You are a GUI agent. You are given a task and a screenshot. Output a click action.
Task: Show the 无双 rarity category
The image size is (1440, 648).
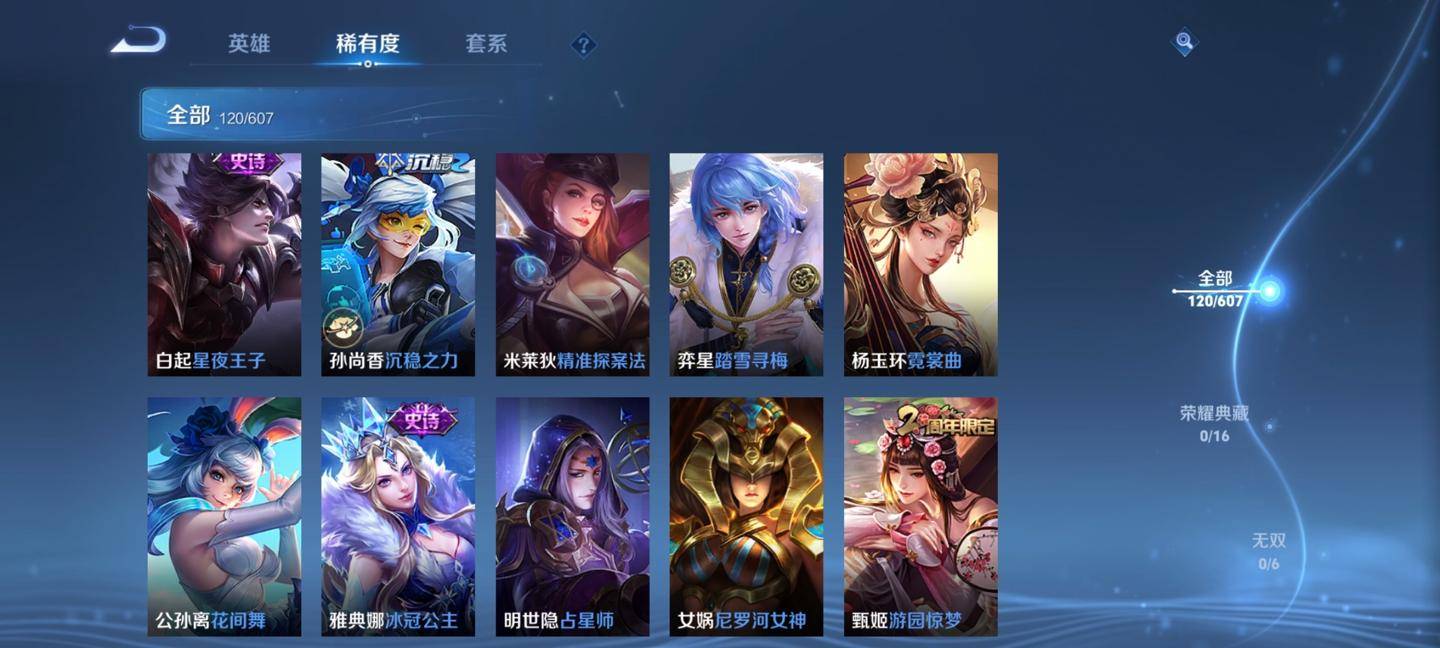tap(1268, 551)
